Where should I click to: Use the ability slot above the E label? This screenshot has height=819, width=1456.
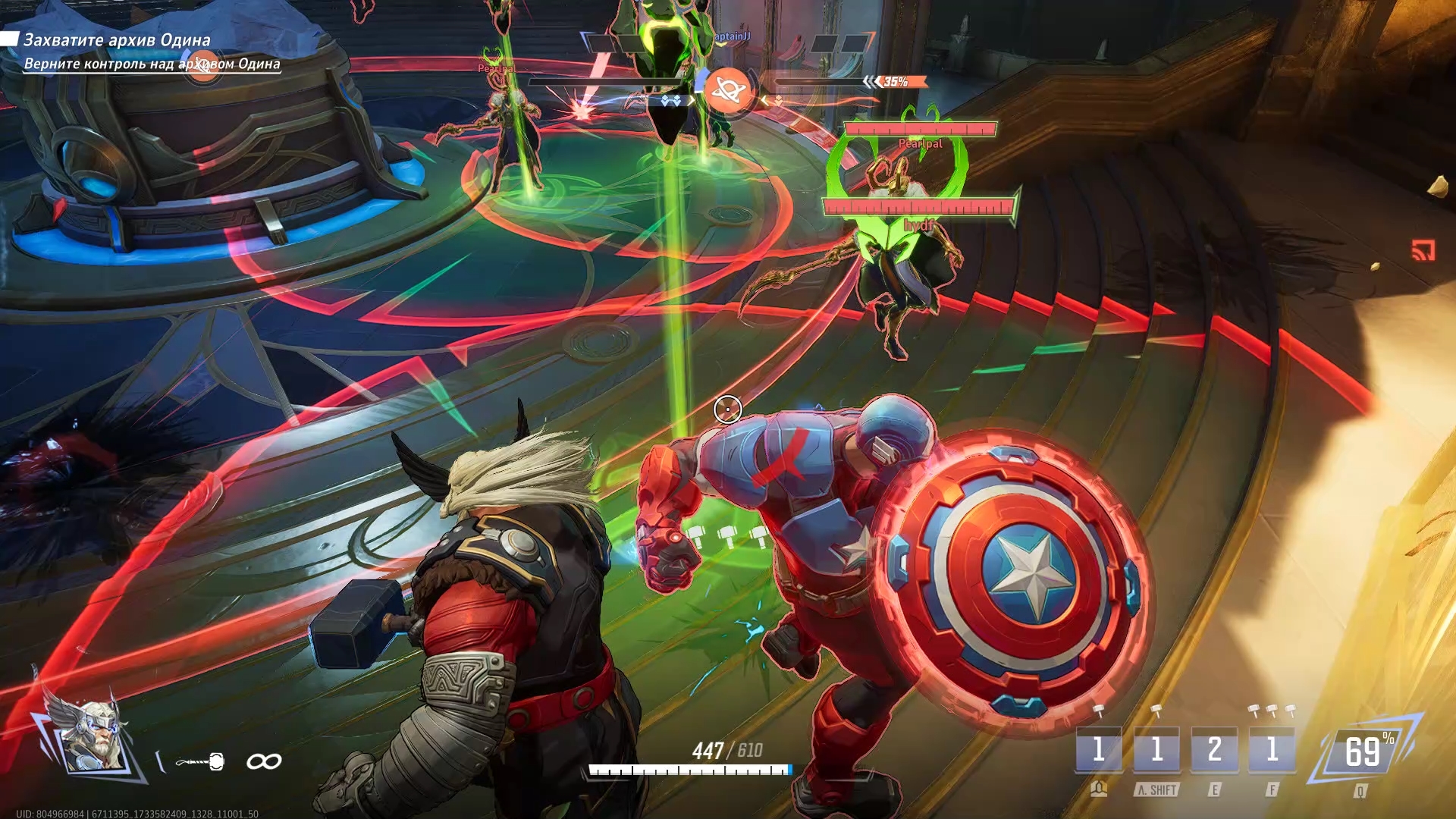click(1214, 750)
